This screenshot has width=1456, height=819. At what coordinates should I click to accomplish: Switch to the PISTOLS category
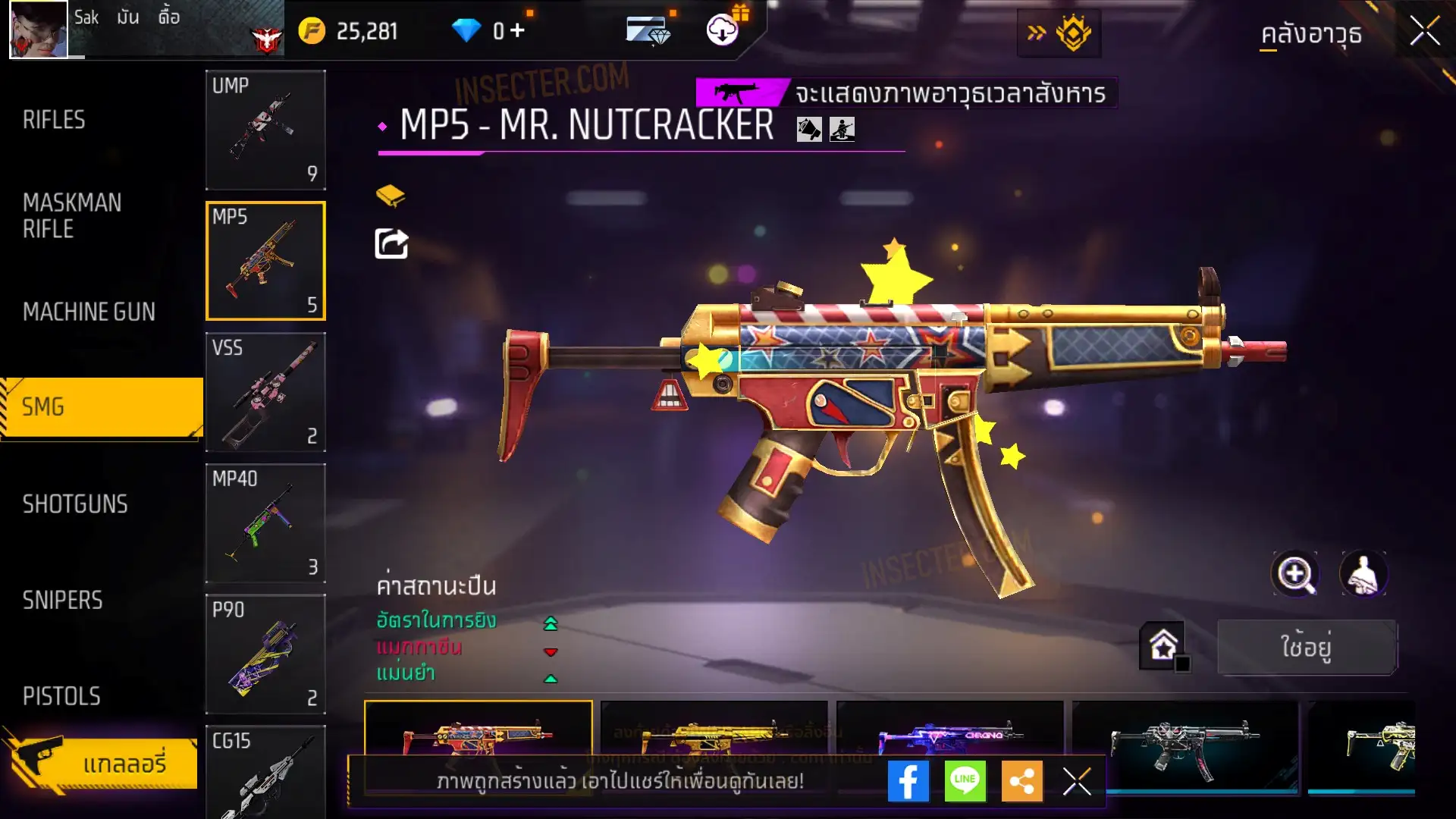(61, 696)
